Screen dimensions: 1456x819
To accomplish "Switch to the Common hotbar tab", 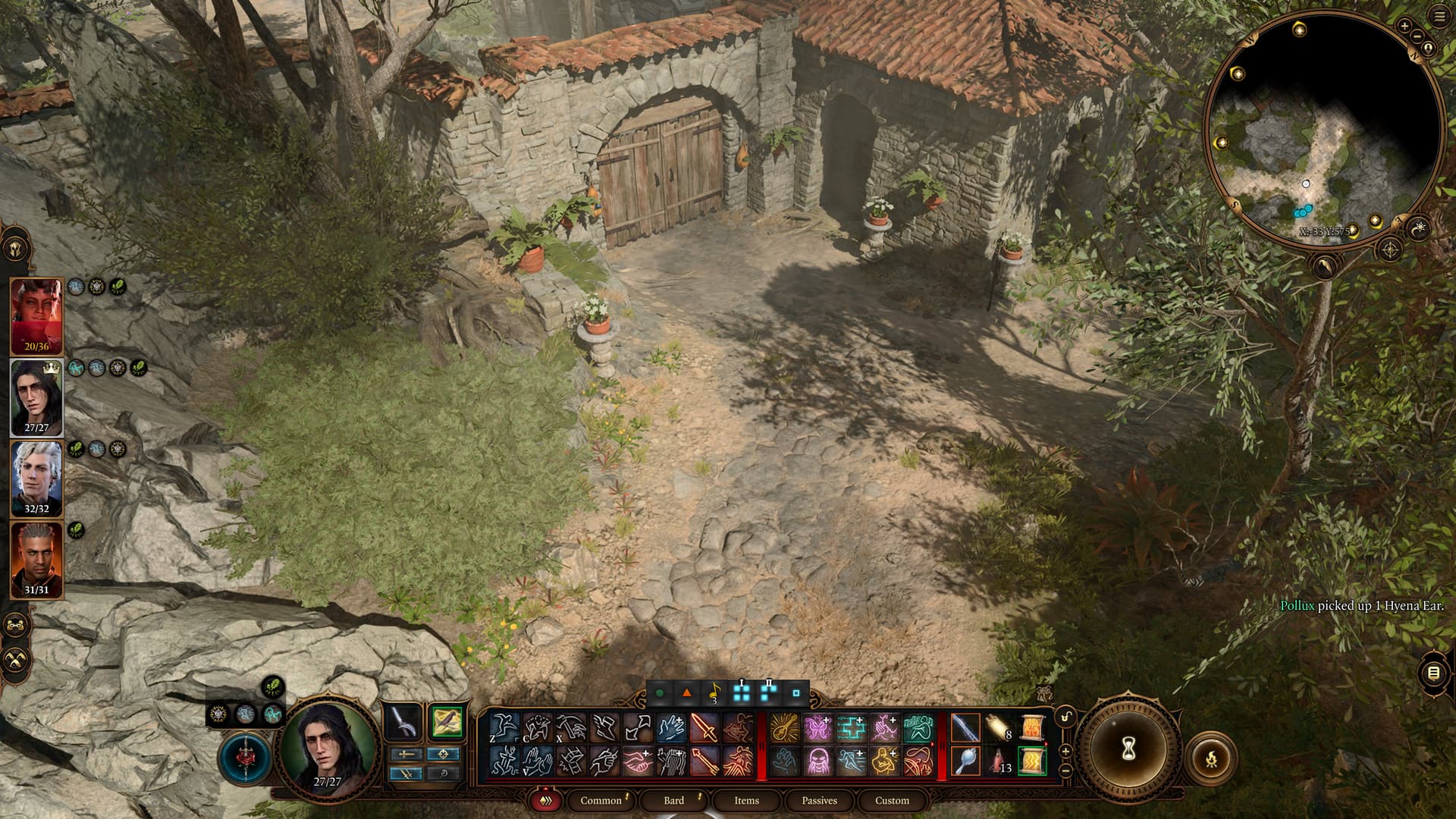I will pyautogui.click(x=601, y=800).
